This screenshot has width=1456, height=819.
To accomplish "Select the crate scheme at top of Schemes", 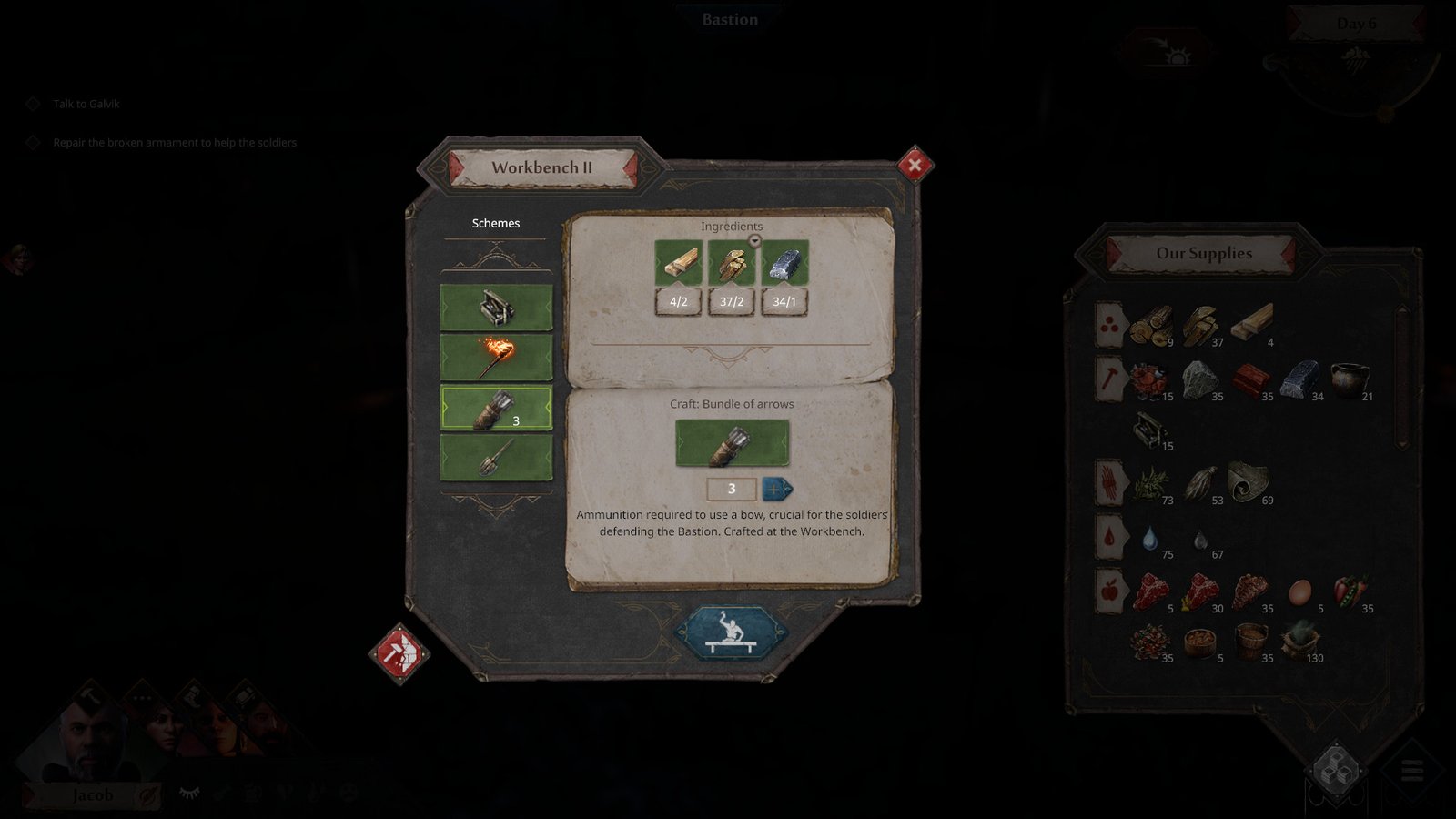I will point(497,307).
